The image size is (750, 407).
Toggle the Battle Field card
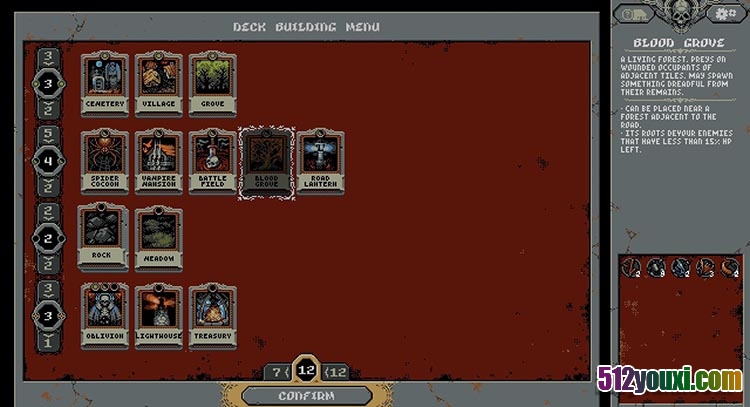(x=213, y=162)
